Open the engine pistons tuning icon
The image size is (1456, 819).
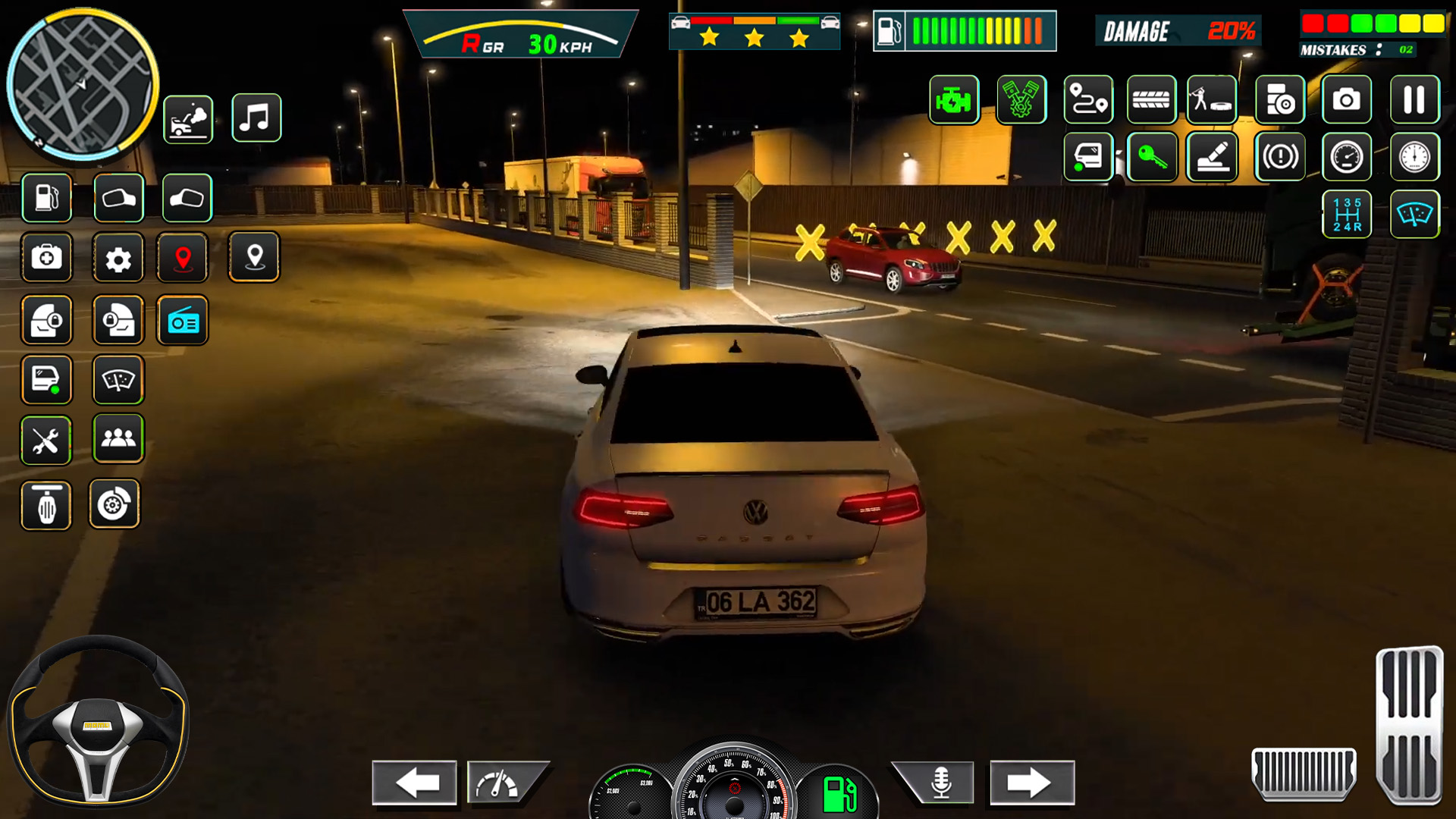pos(1021,99)
